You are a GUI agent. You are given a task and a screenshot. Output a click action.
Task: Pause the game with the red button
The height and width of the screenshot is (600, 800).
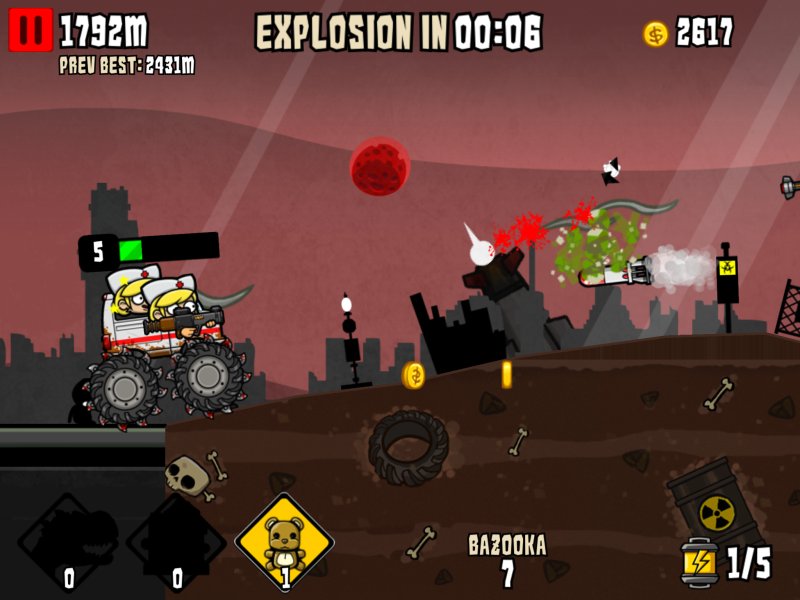coord(30,31)
